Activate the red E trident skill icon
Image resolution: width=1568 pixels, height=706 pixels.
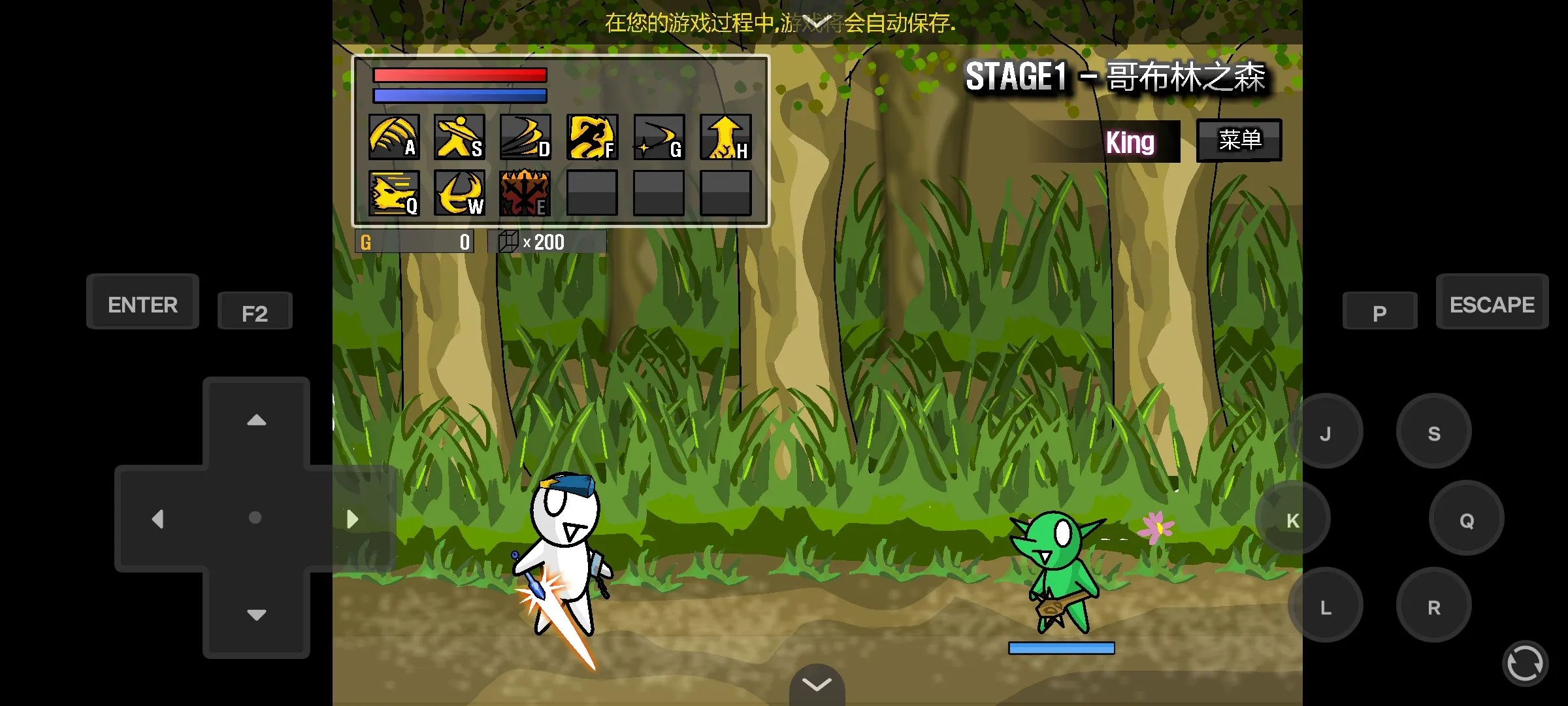[x=526, y=194]
